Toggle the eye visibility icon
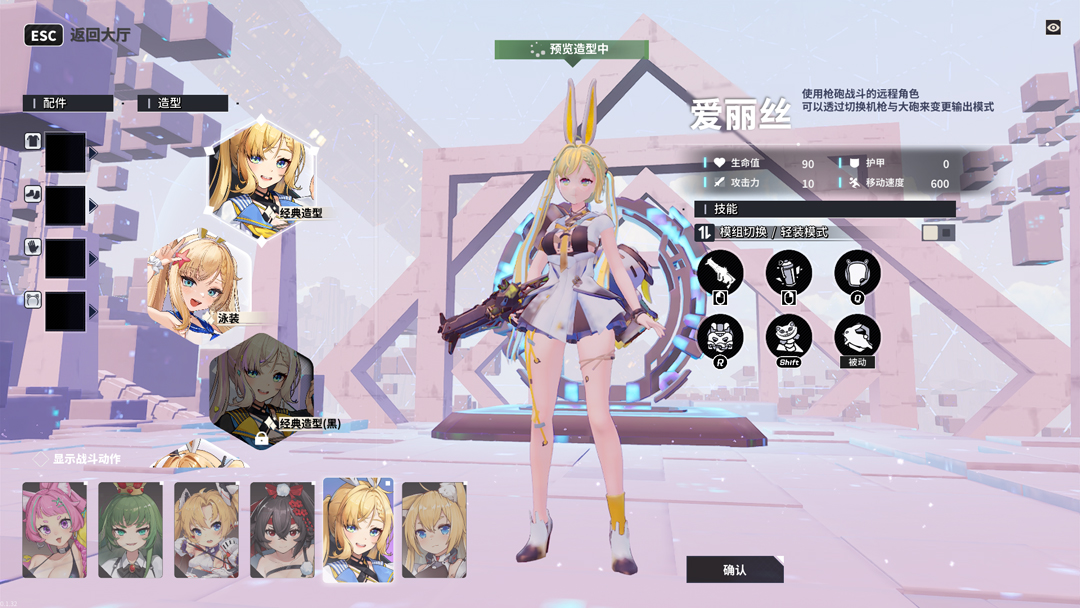 pos(1053,28)
